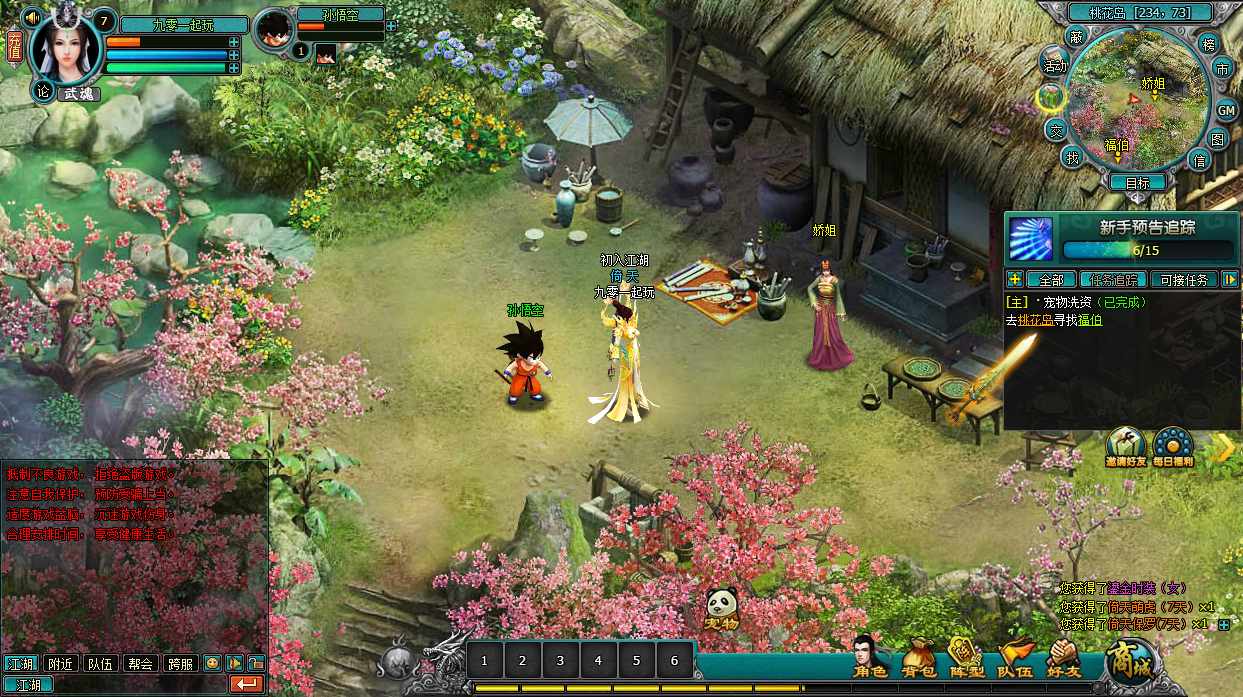This screenshot has height=697, width=1243.
Task: Contact the GM via minimap button
Action: point(1226,110)
